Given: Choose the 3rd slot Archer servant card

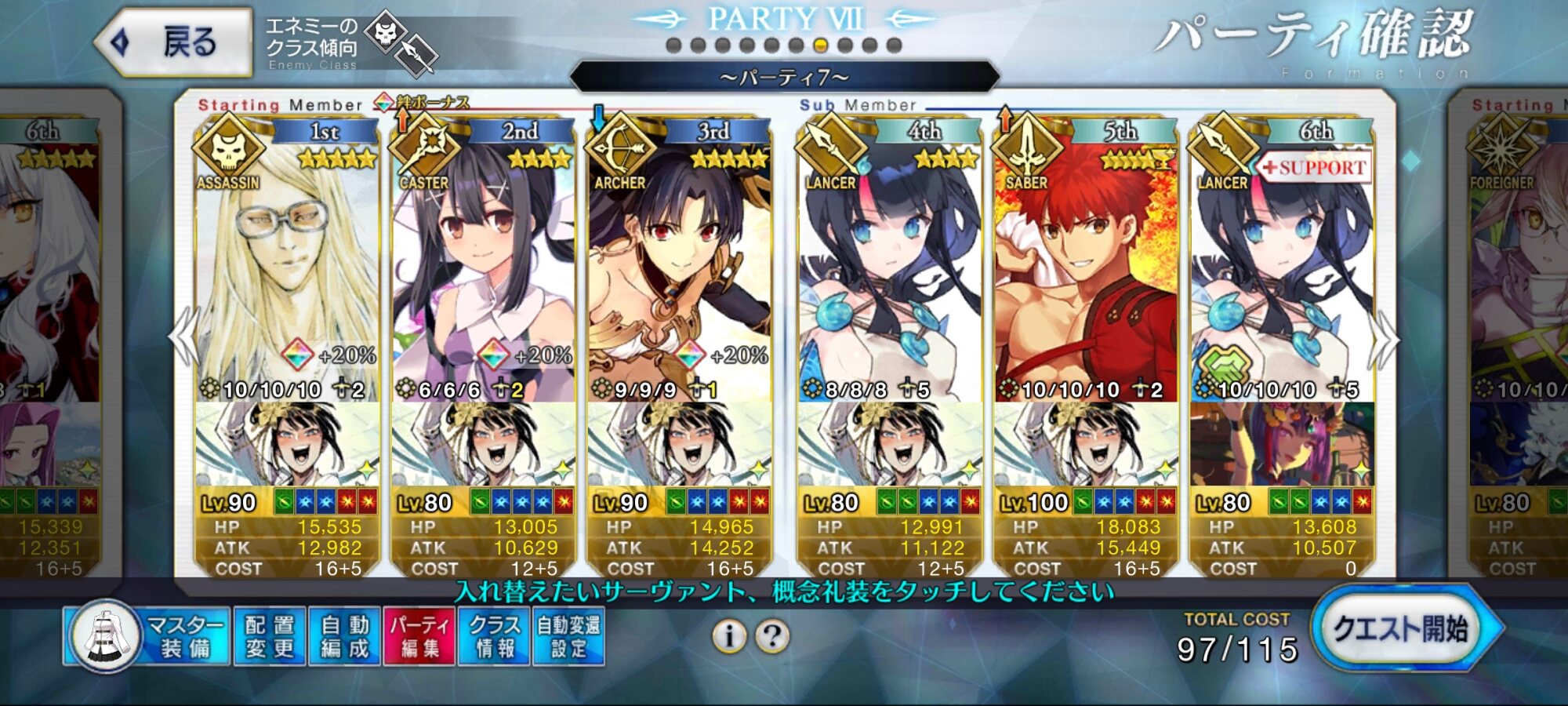Looking at the screenshot, I should (679, 267).
